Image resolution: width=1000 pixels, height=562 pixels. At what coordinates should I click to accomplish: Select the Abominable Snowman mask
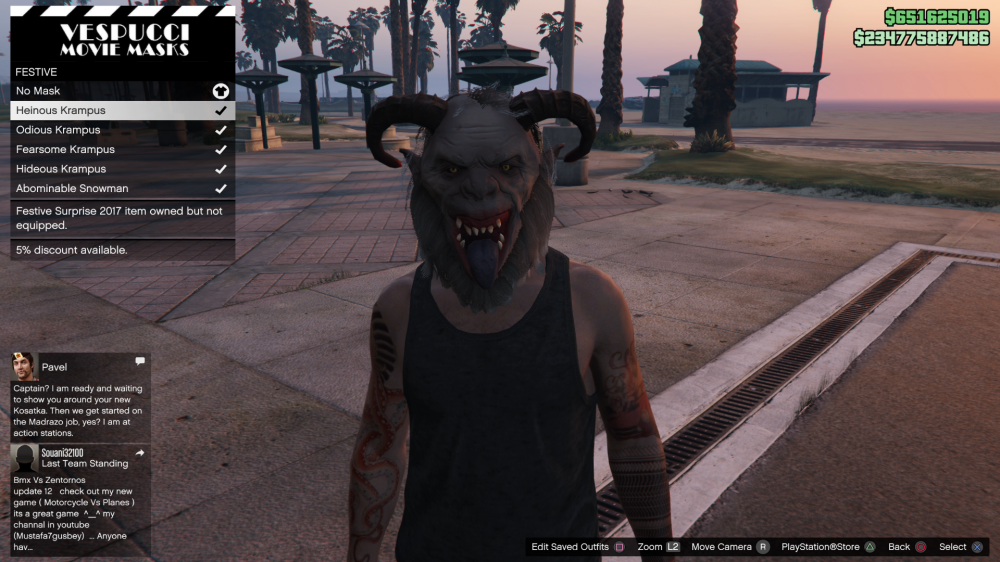122,188
